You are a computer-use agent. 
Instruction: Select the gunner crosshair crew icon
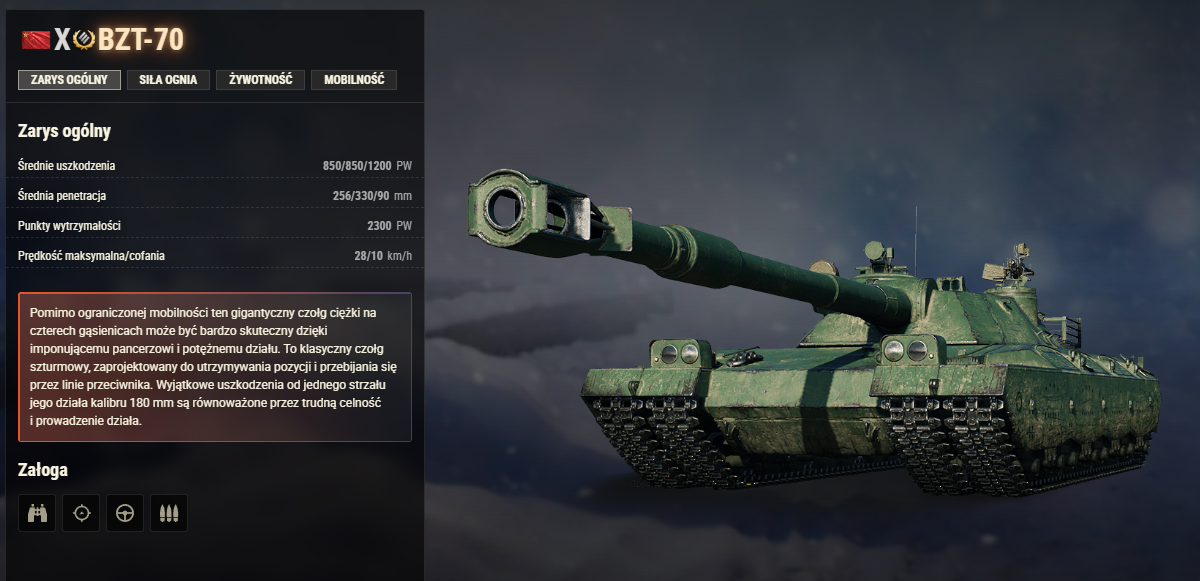81,513
